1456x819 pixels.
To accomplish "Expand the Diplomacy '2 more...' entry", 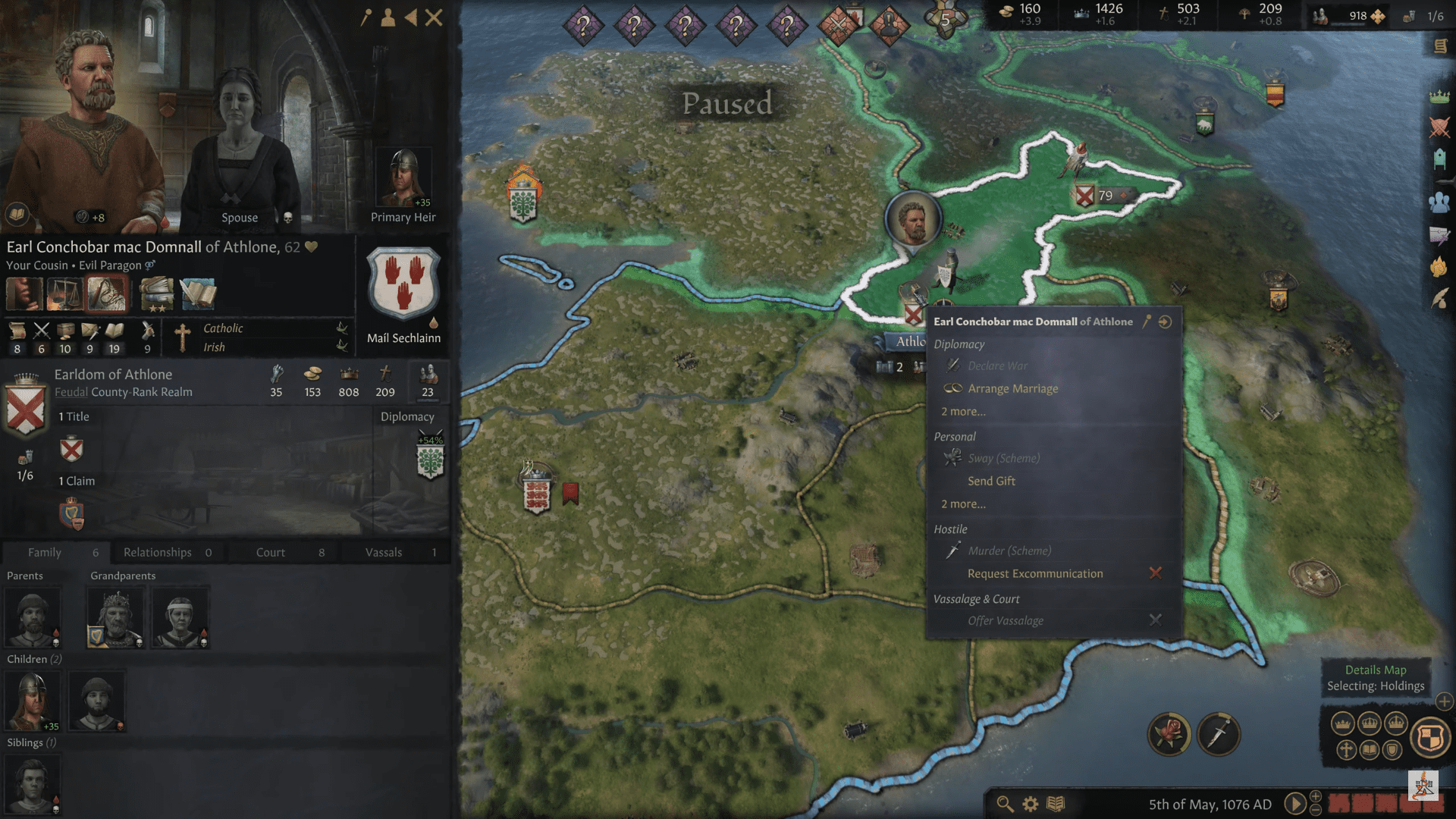I will click(963, 412).
